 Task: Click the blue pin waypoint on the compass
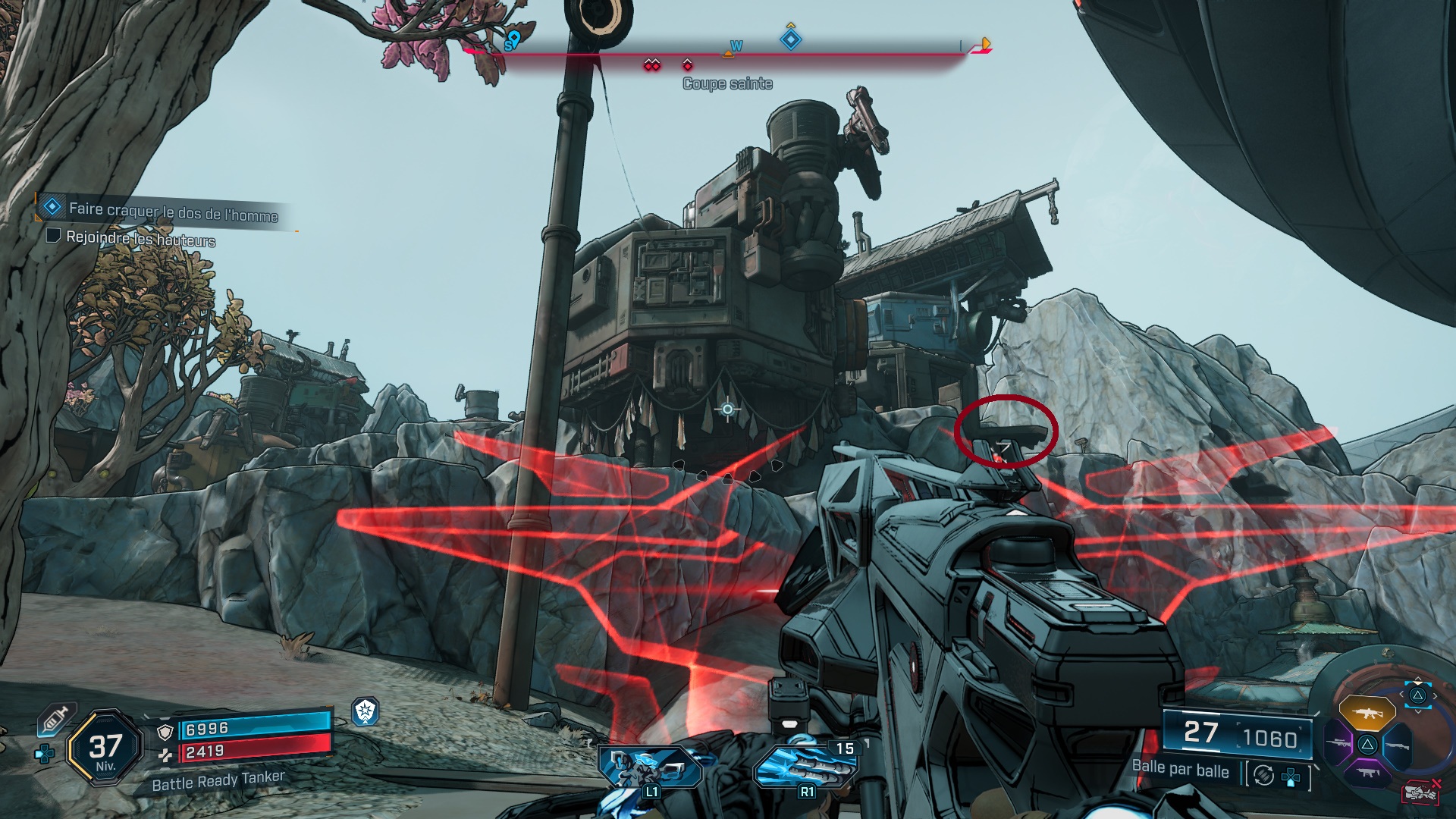coord(513,39)
